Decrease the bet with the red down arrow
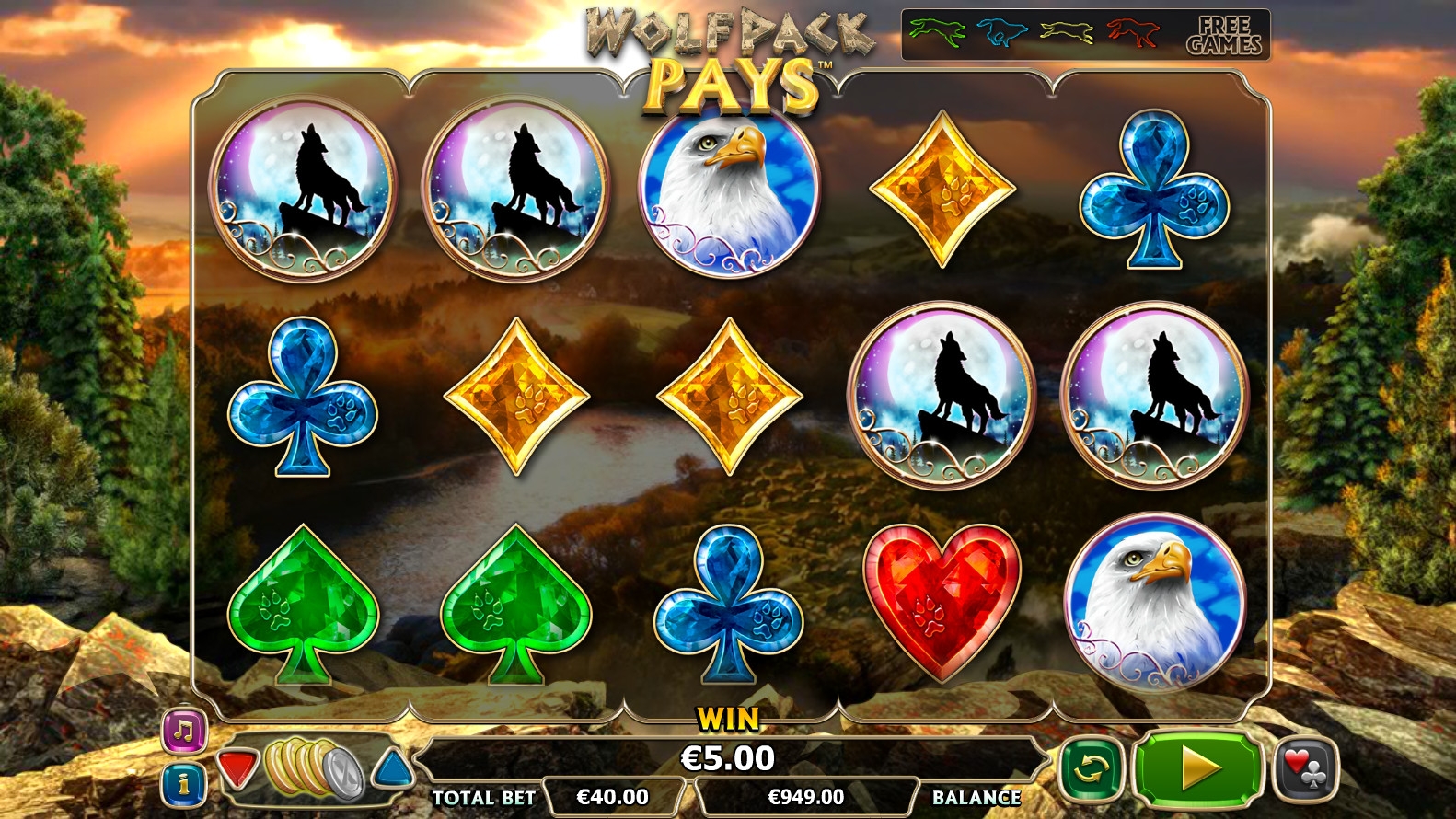The image size is (1456, 819). click(x=237, y=768)
